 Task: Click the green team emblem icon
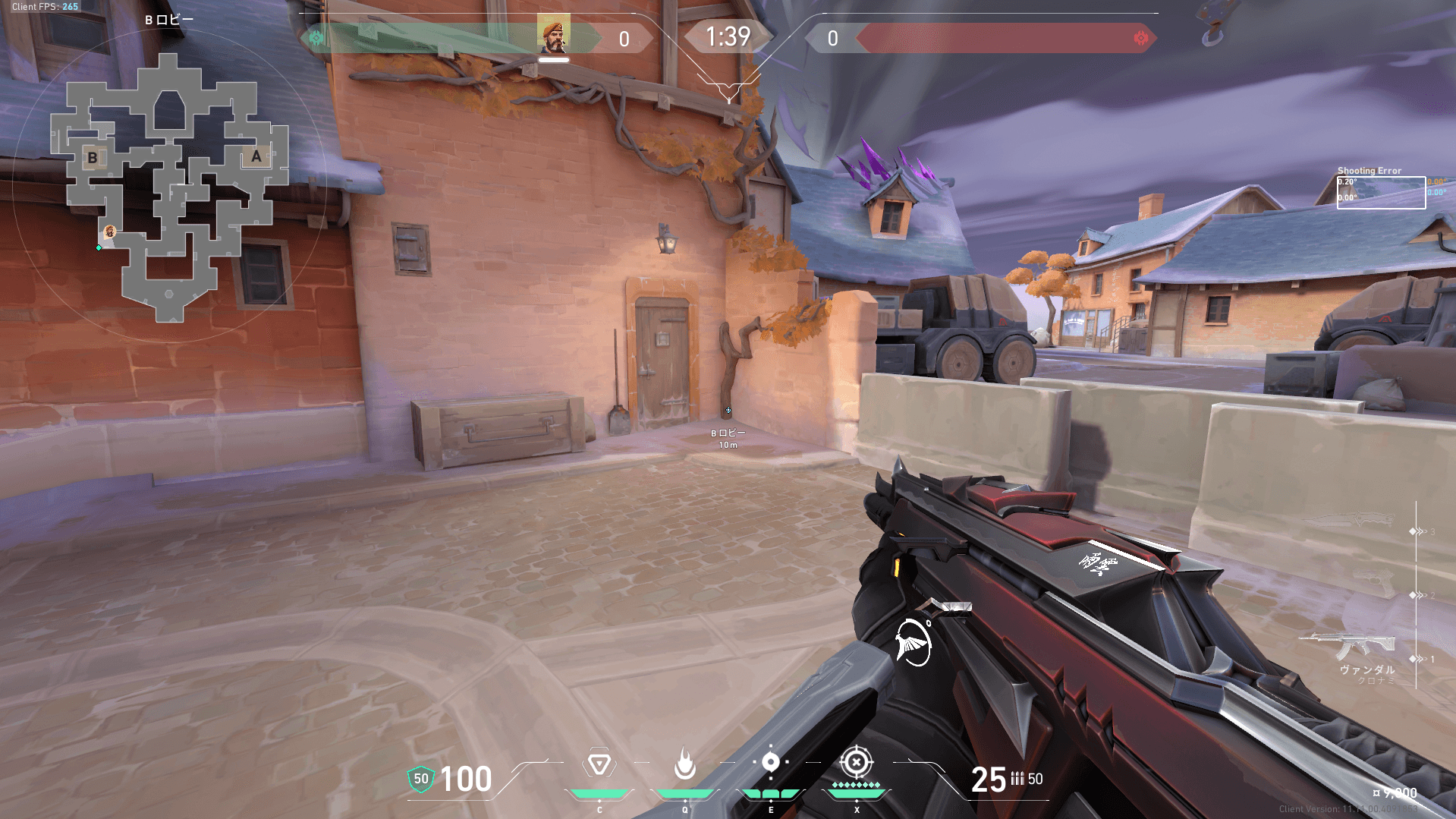316,38
